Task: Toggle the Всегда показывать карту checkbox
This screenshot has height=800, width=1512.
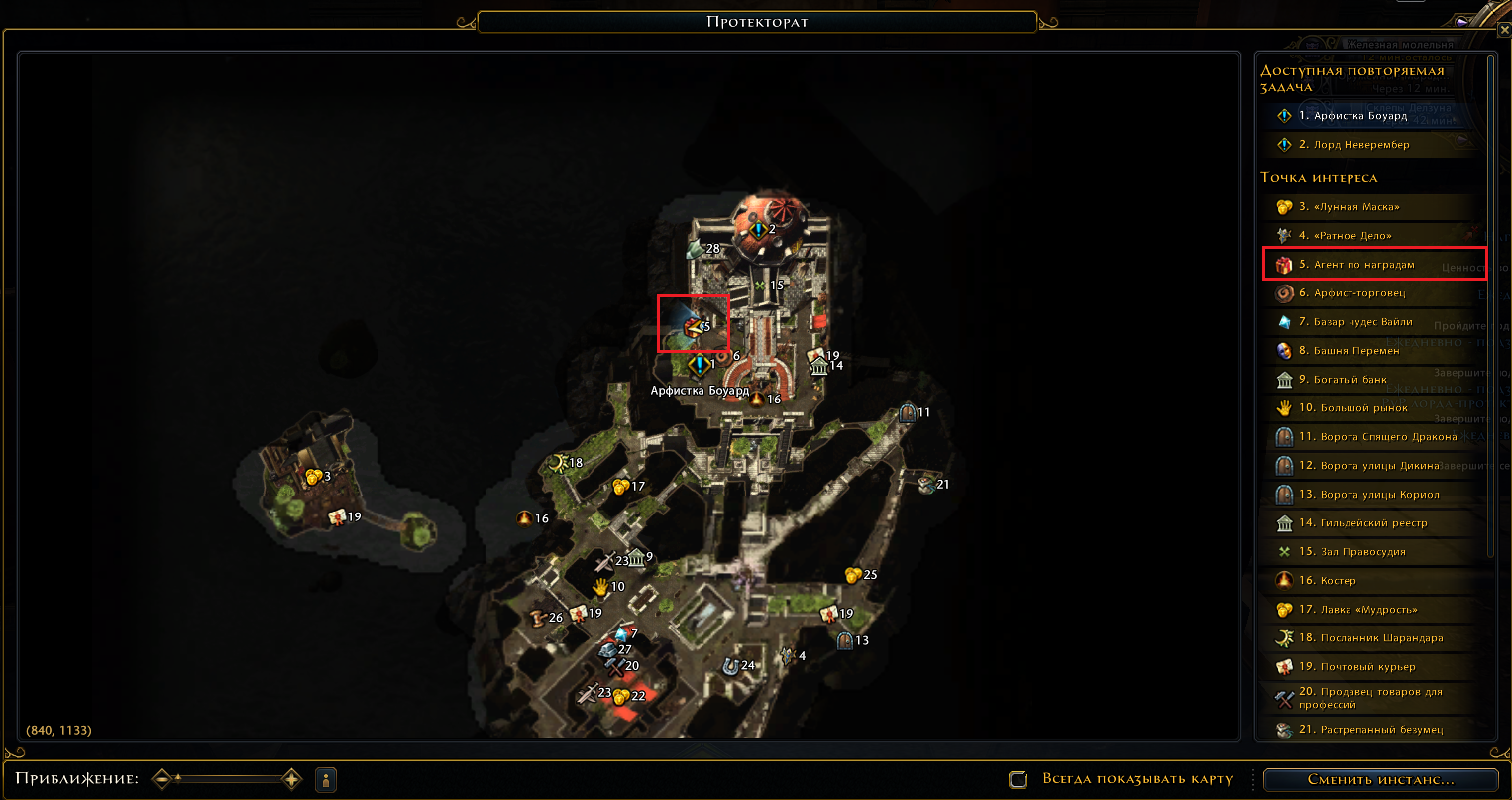Action: tap(1018, 779)
